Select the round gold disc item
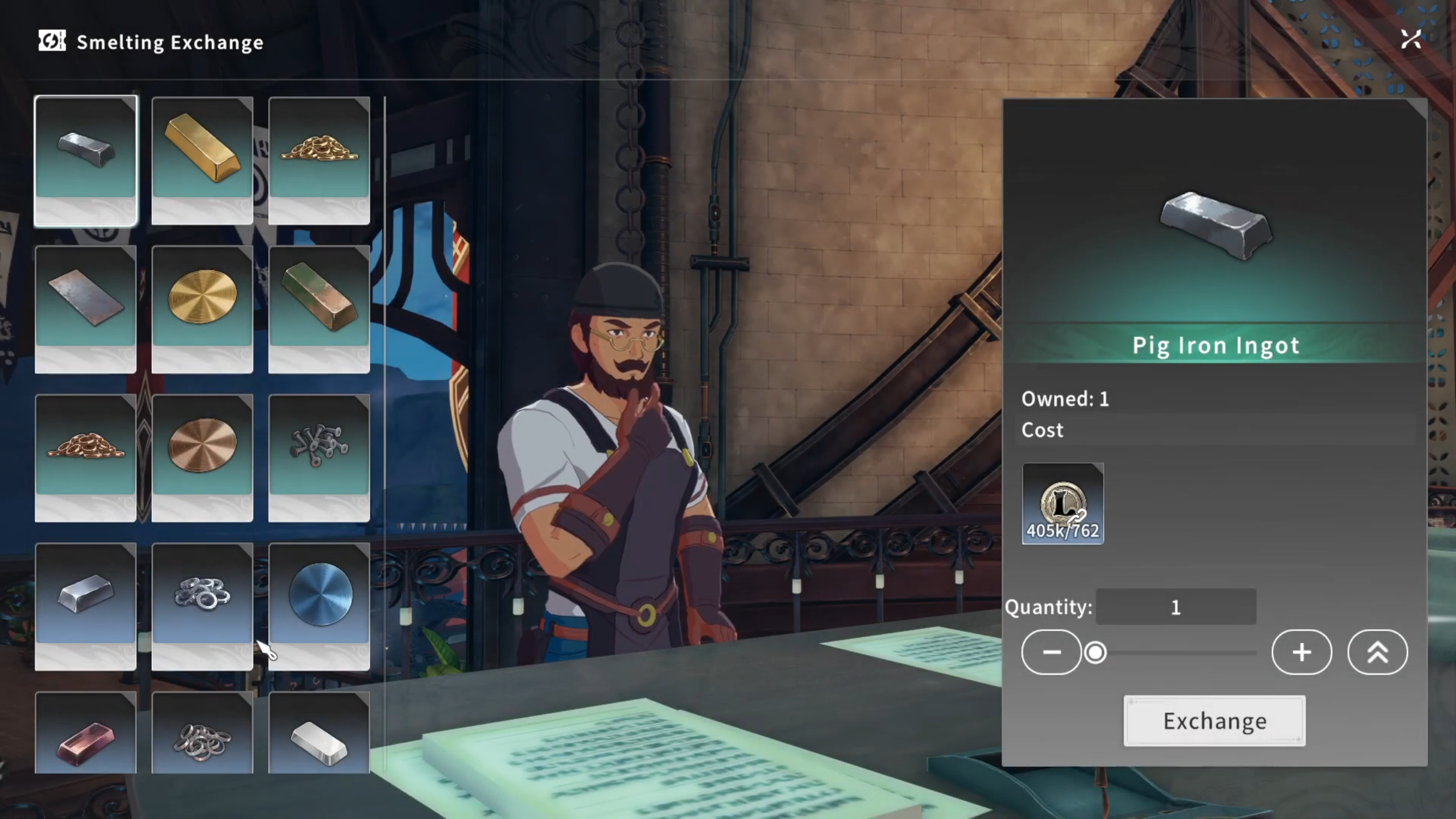The image size is (1456, 819). point(202,309)
